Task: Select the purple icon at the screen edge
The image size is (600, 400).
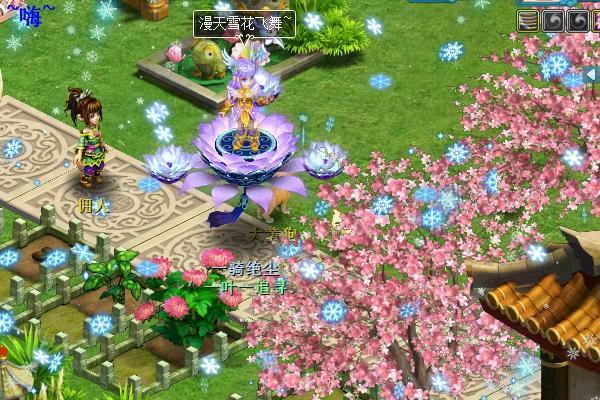Action: 597,20
